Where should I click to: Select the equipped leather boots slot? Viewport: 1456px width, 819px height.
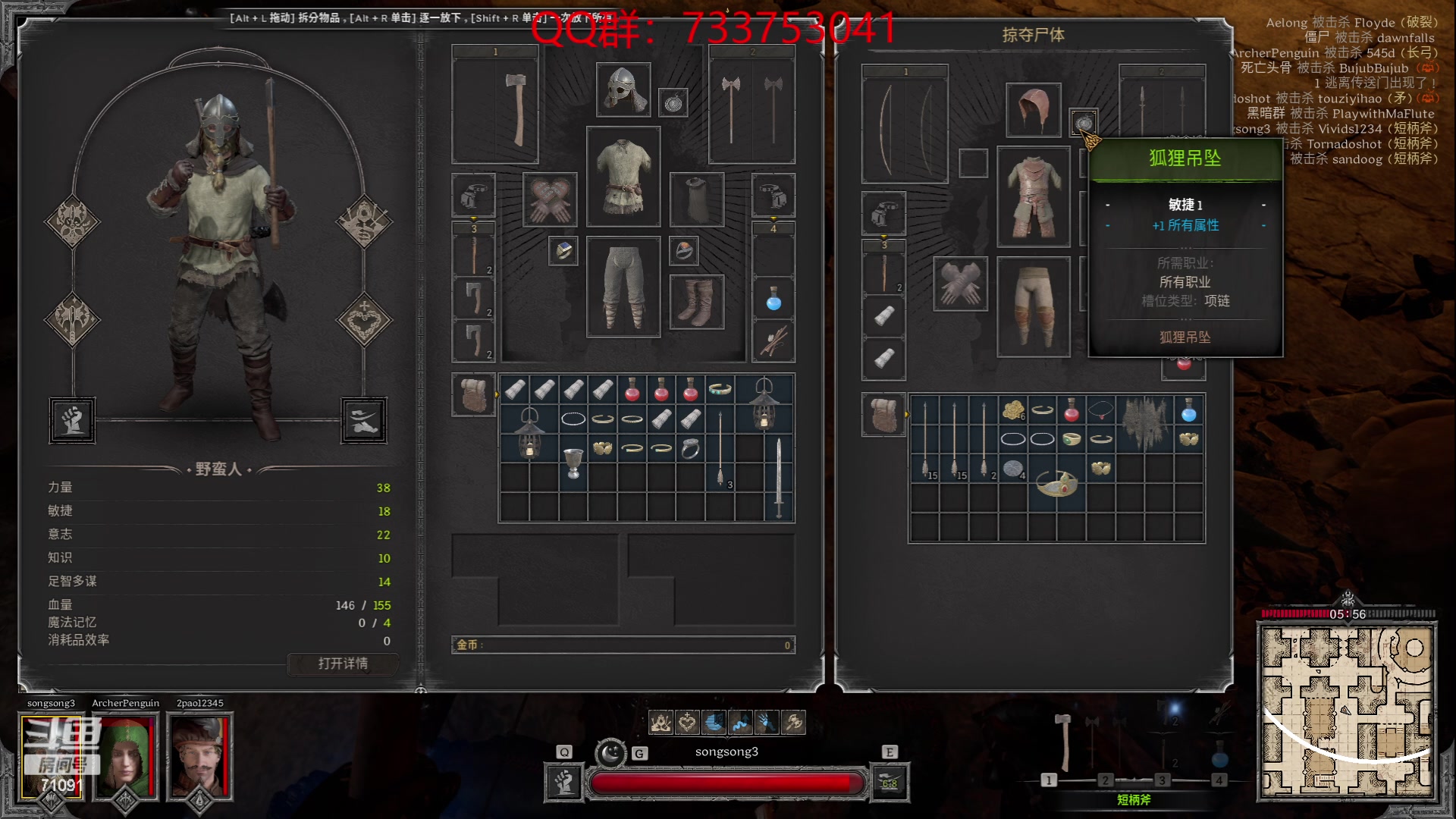(696, 301)
